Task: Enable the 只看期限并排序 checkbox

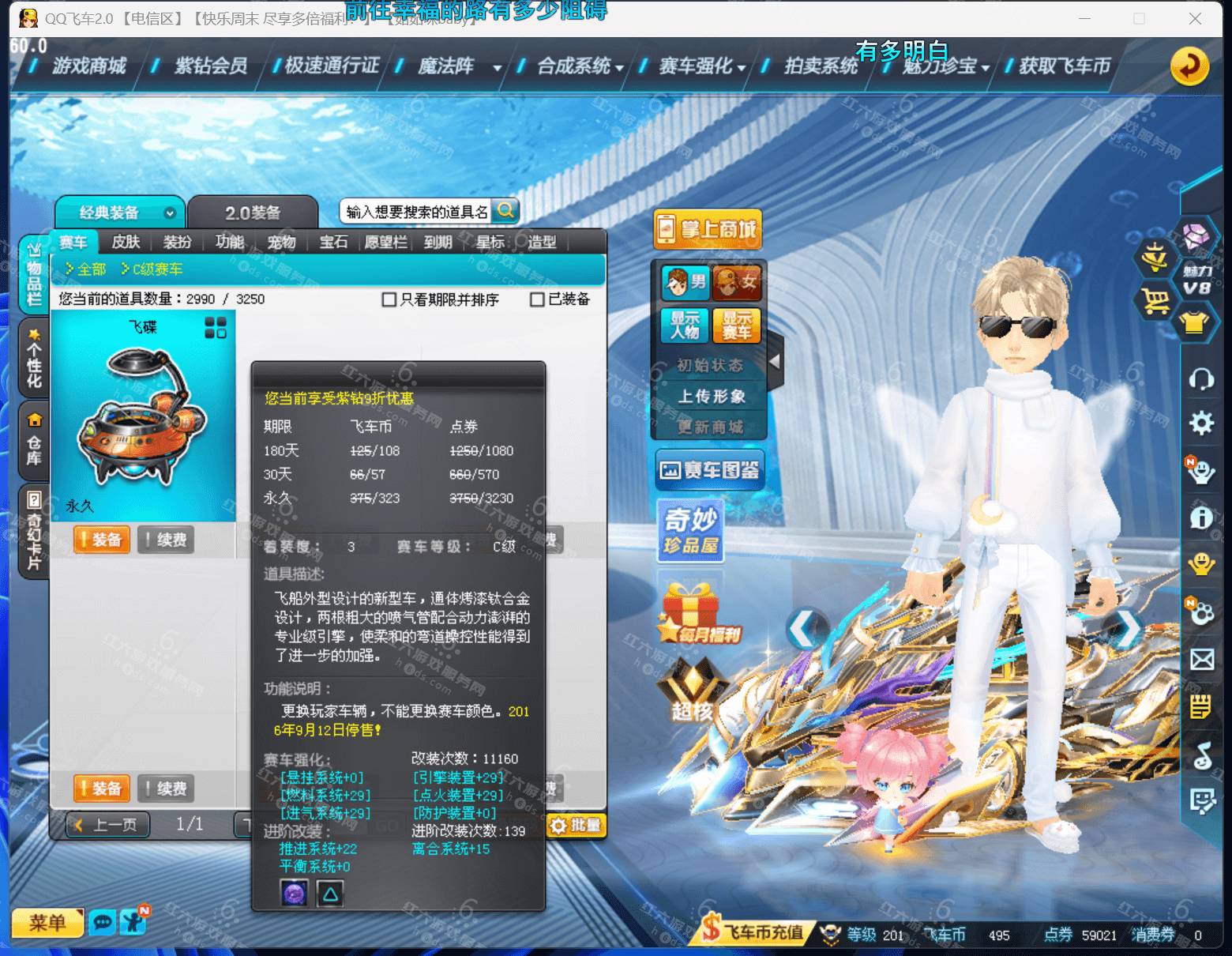Action: (389, 299)
